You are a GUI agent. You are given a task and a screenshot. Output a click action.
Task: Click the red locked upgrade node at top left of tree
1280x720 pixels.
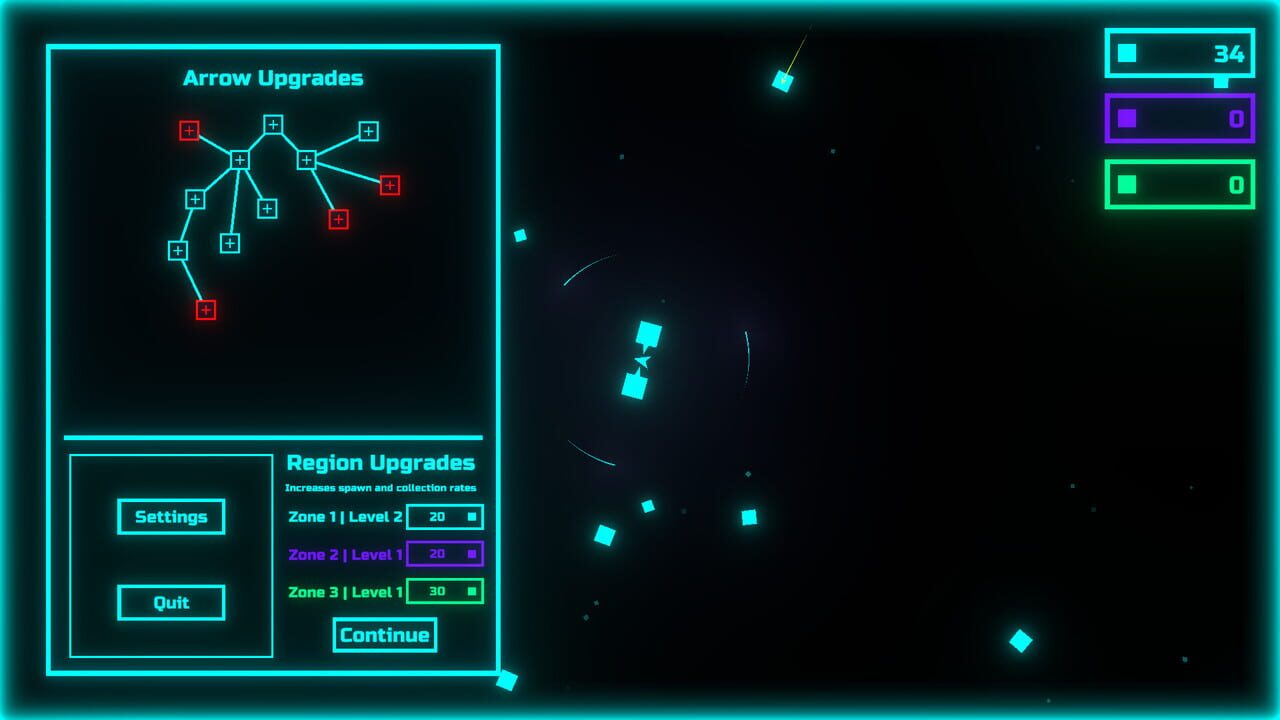189,130
